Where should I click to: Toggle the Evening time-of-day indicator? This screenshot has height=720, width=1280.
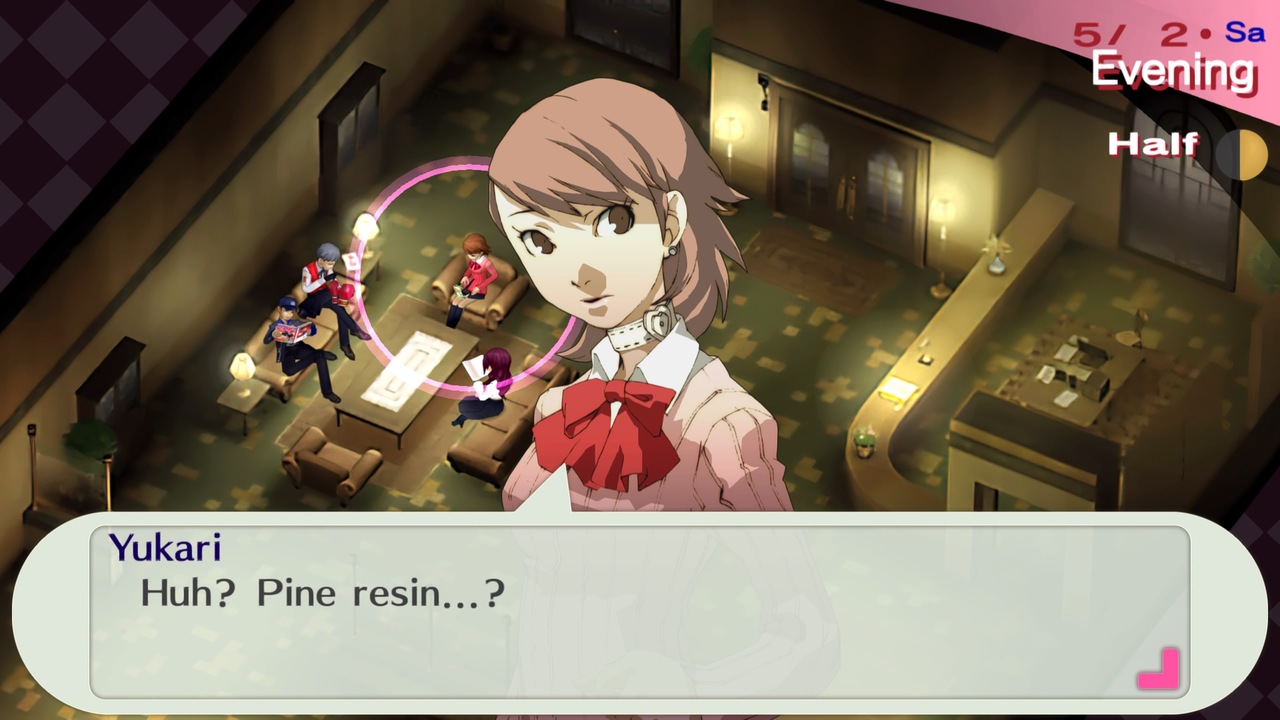[1176, 71]
